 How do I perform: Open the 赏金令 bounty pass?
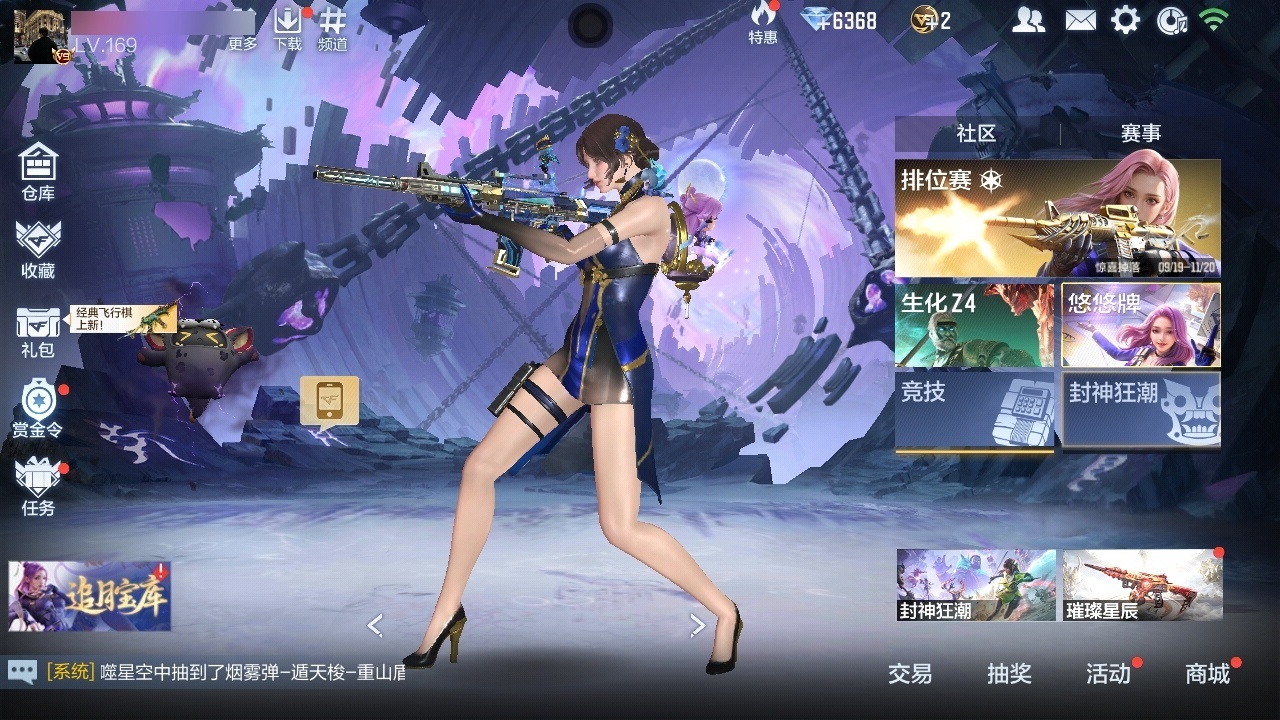(x=38, y=408)
